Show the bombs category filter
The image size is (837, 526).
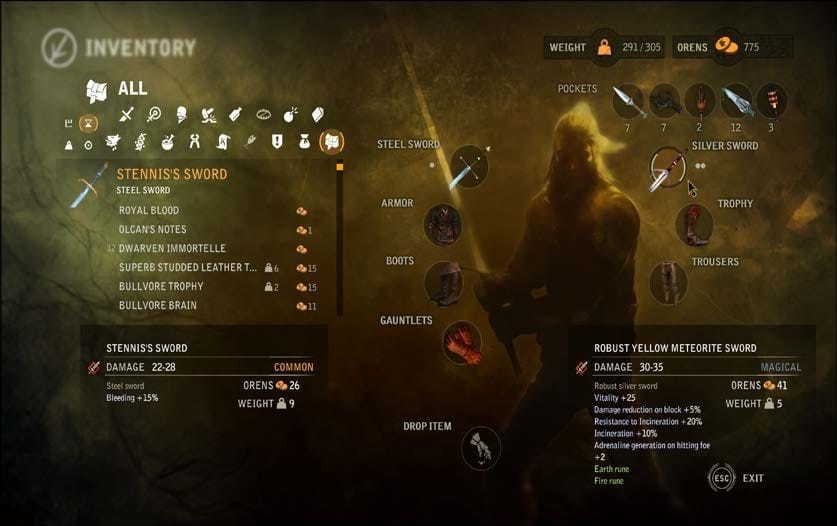tap(290, 115)
